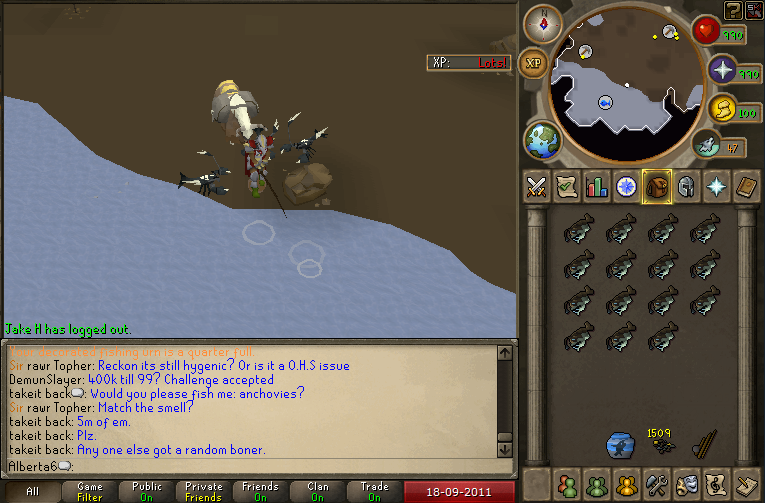Toggle run with the energy boot orb
Viewport: 765px width, 503px height.
click(708, 147)
